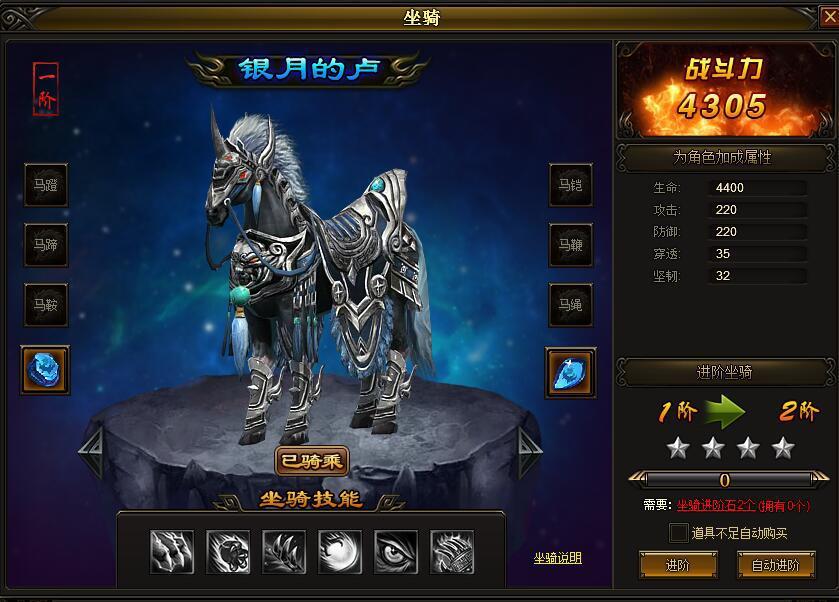
Task: Select the swirling orb mount skill icon
Action: (x=340, y=551)
